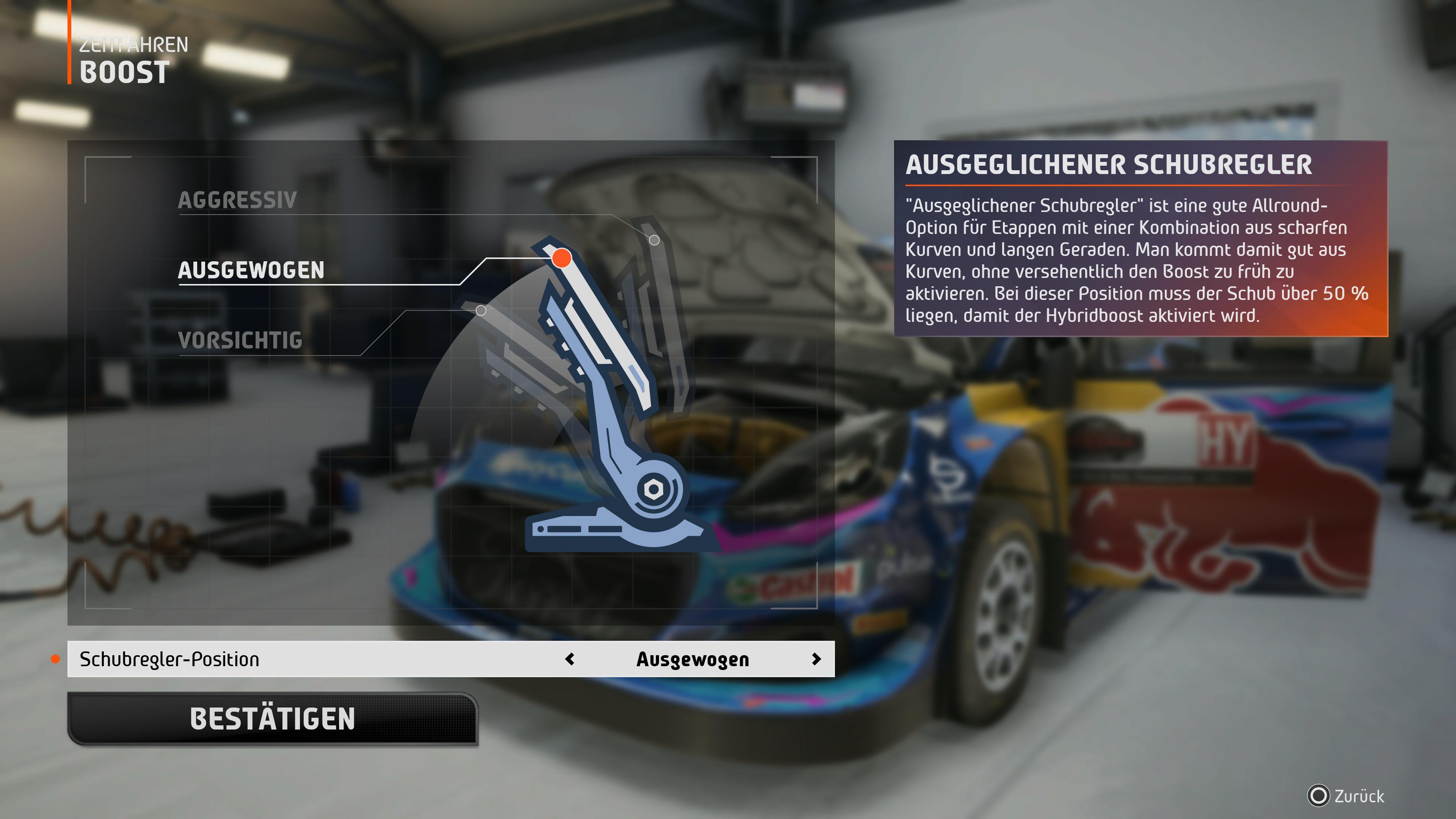
Task: Confirm with the BESTÄTIGEN button
Action: tap(273, 719)
